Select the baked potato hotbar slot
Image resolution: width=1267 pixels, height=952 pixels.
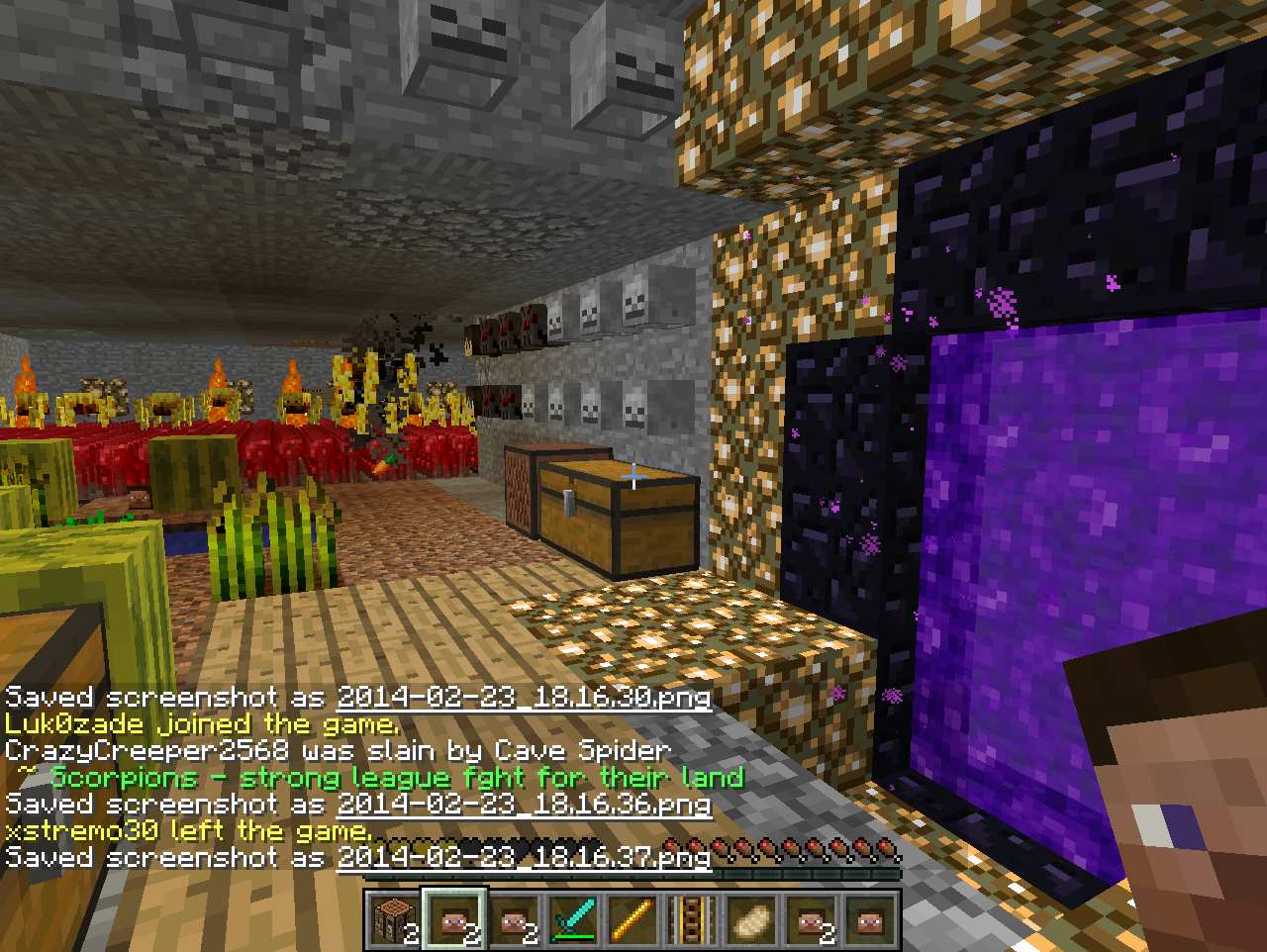click(x=749, y=919)
